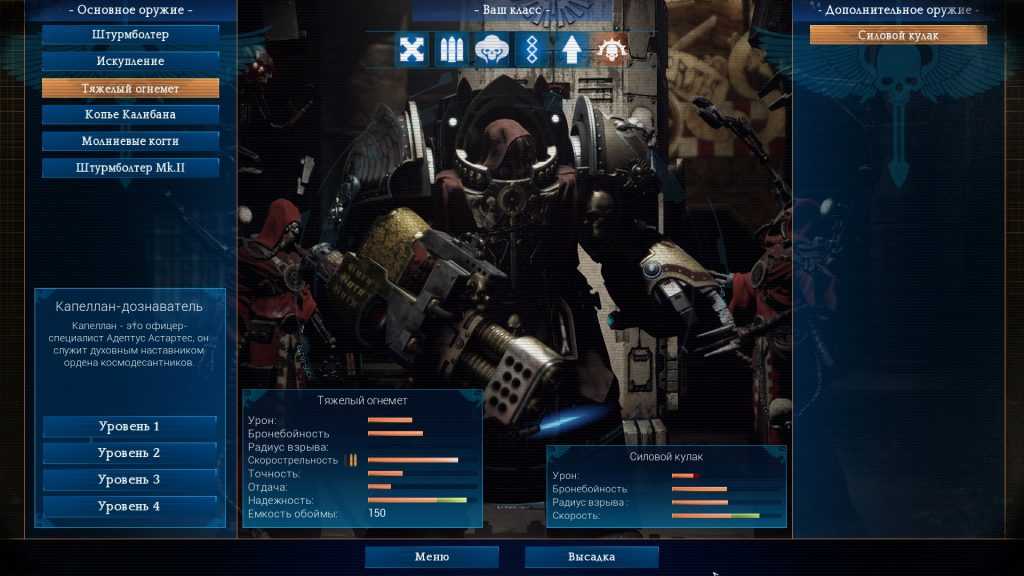
Task: Click the Уровень 3 button
Action: click(x=129, y=480)
